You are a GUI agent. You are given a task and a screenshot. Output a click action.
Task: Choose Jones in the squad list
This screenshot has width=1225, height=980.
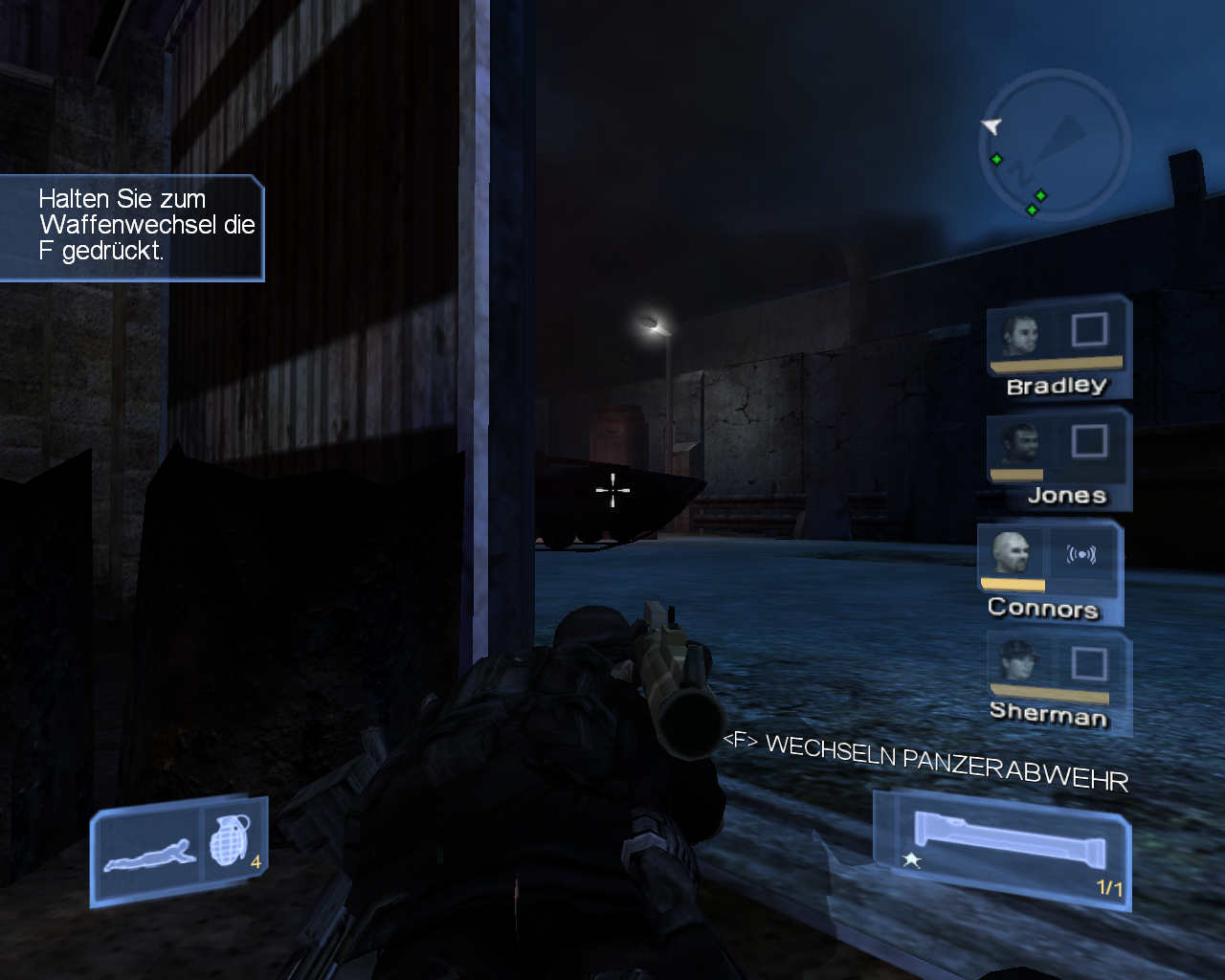click(x=1058, y=459)
